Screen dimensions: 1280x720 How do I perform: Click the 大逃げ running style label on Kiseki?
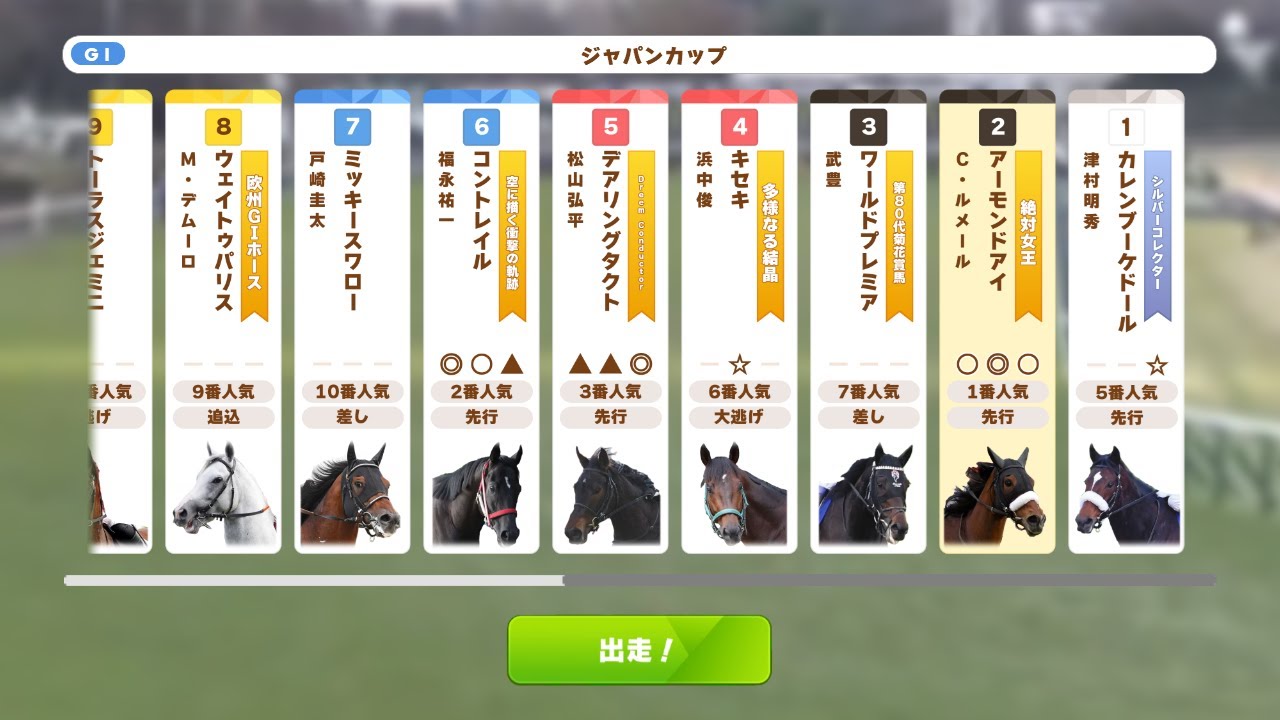741,418
